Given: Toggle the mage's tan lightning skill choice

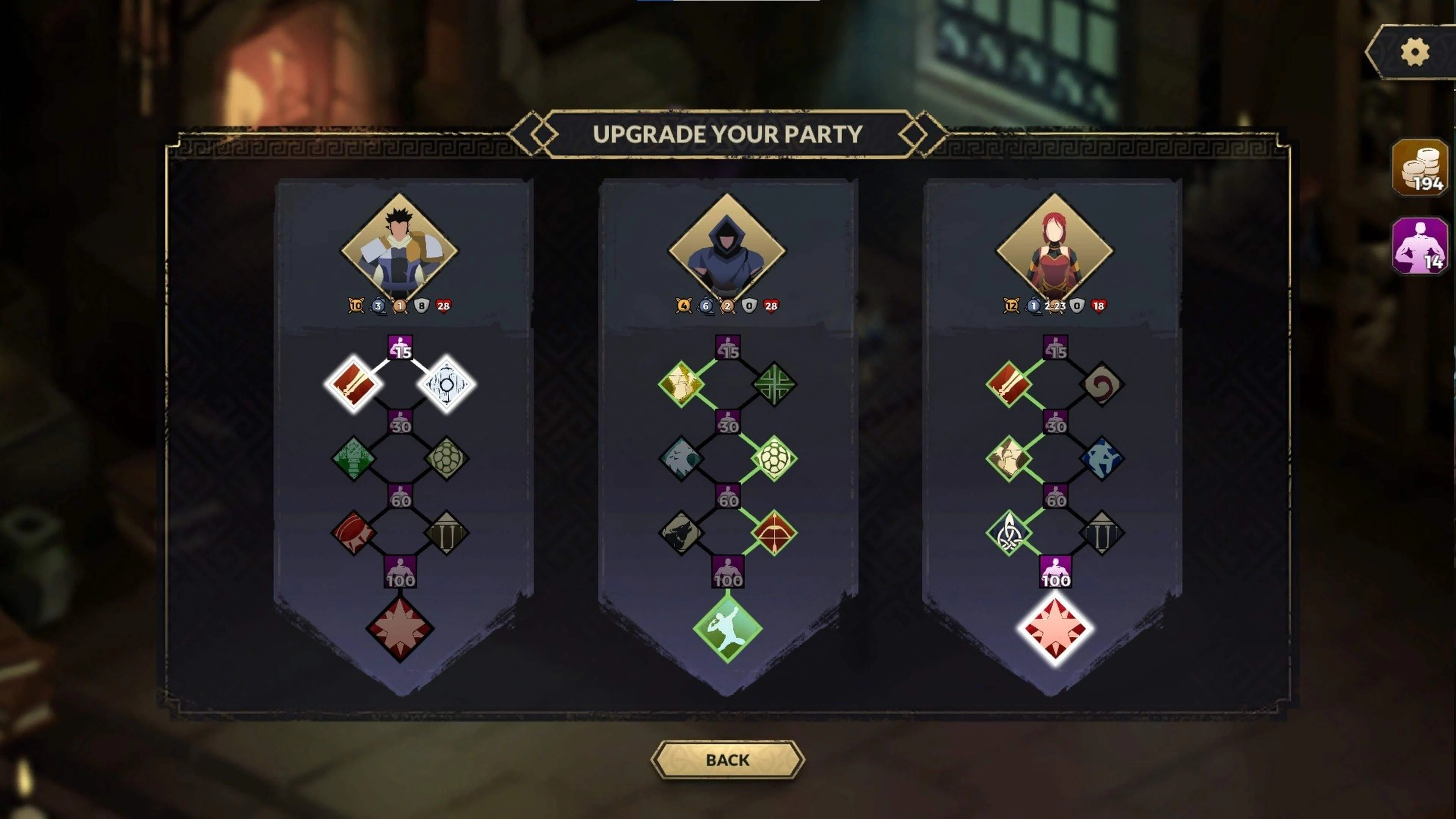Looking at the screenshot, I should (1009, 459).
